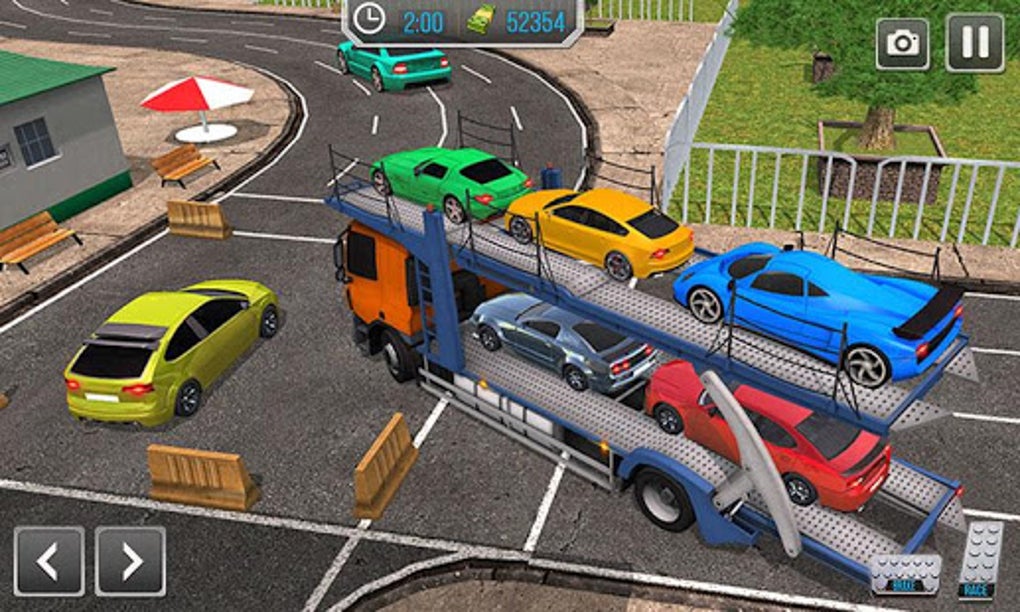
Task: Tap the race accelerator pedal
Action: [980, 562]
